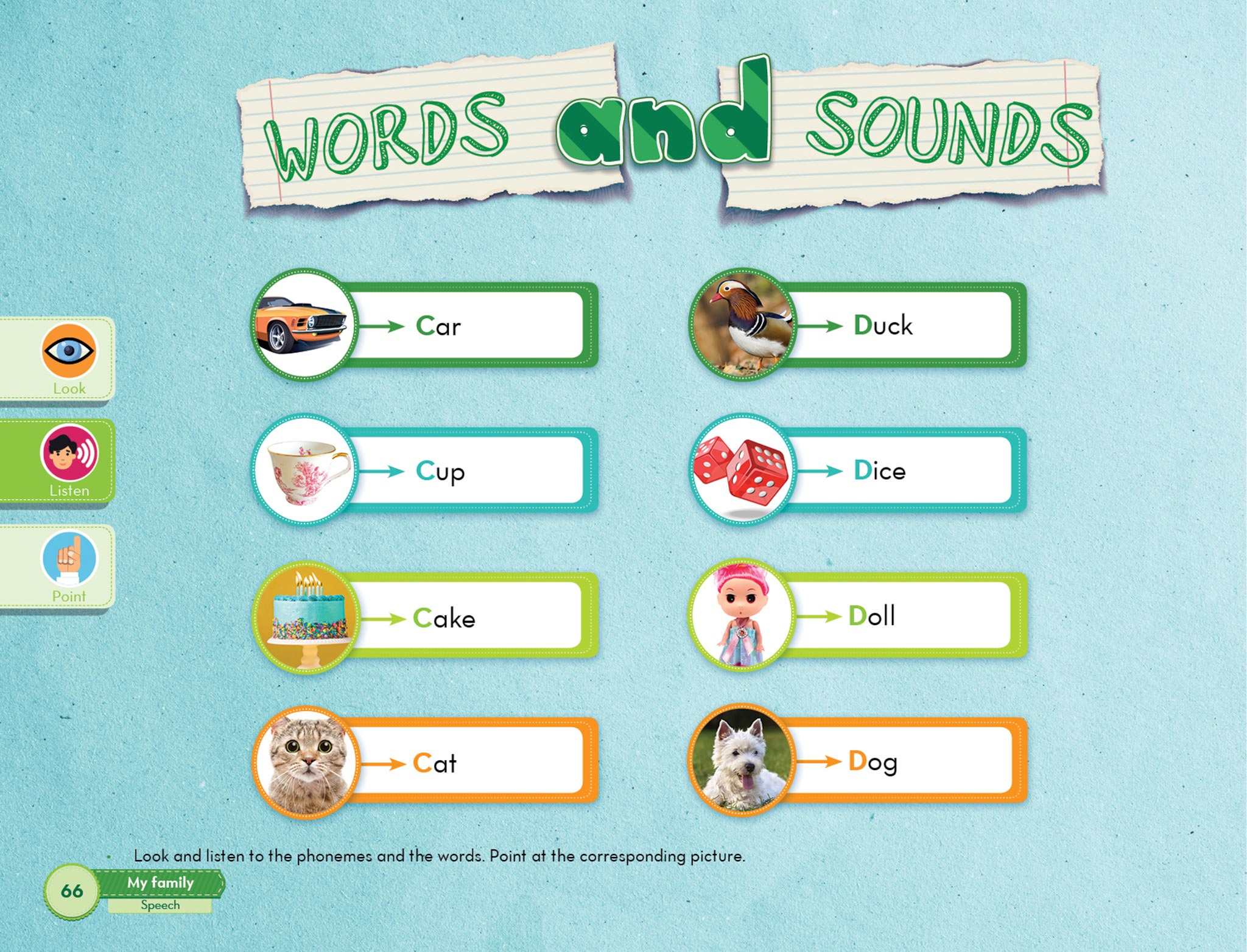The height and width of the screenshot is (952, 1247).
Task: Choose the Cup word card
Action: 469,471
